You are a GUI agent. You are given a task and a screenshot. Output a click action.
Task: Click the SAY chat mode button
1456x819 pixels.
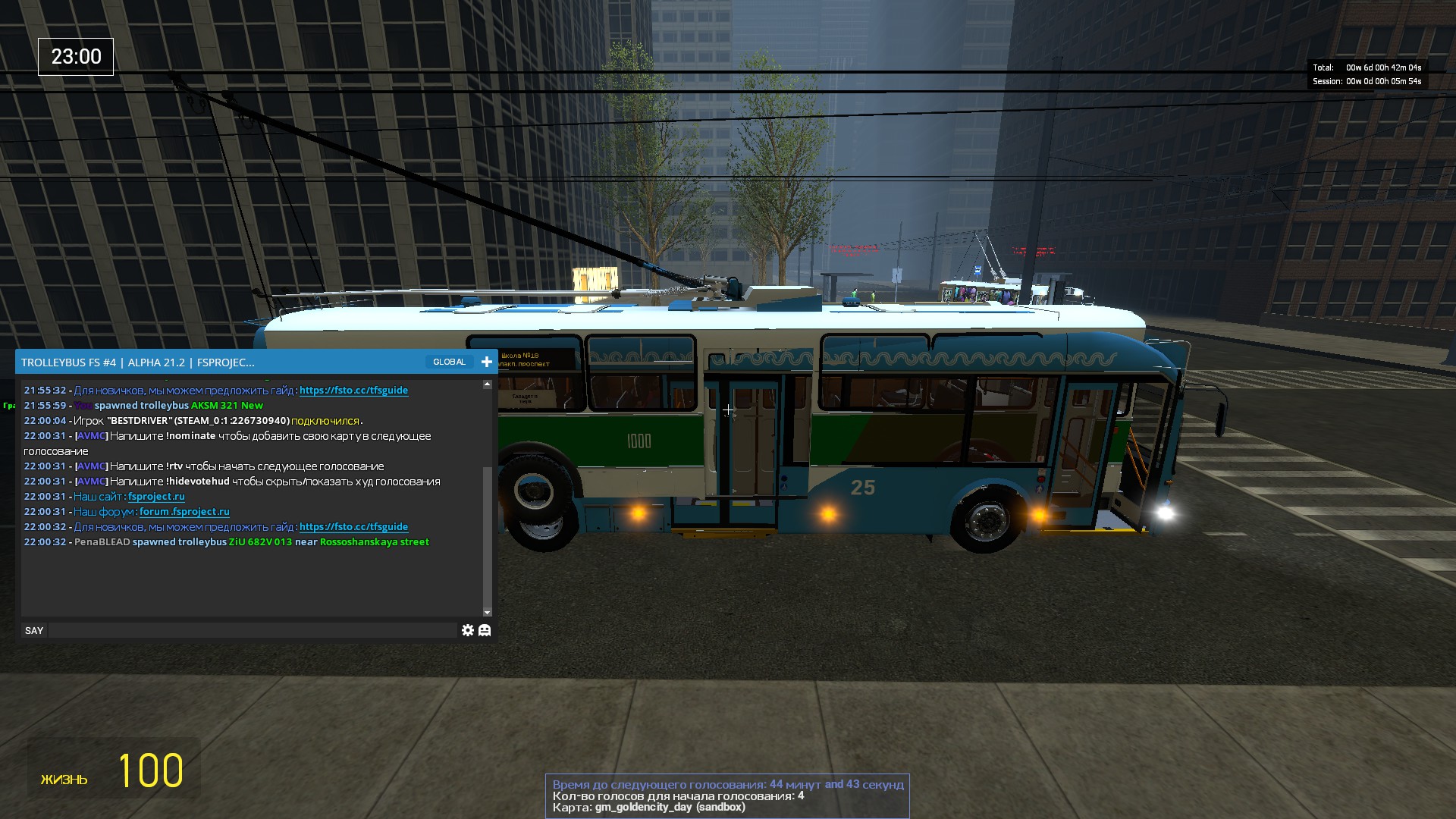pos(34,630)
